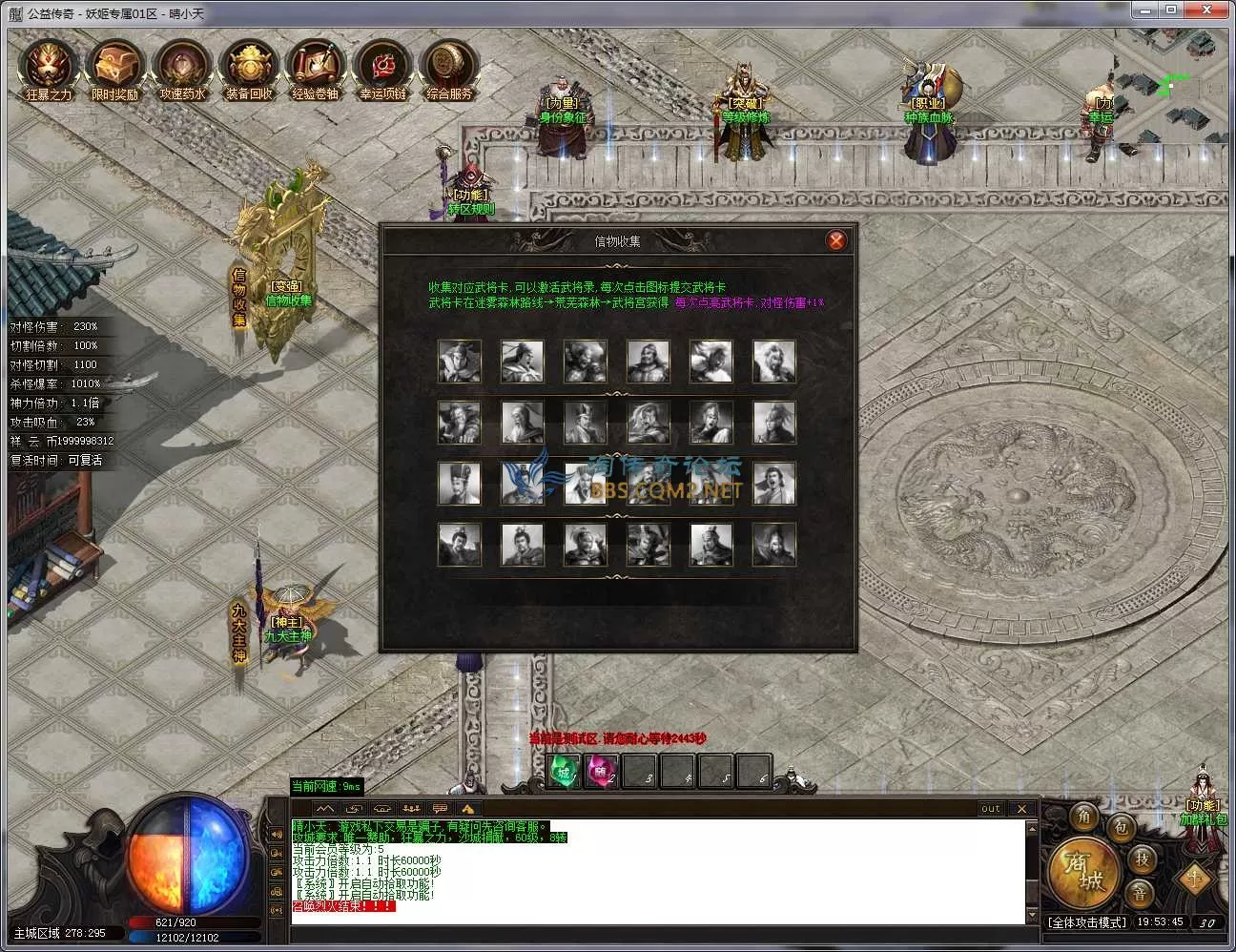Open the bag 包 button
The image size is (1236, 952).
coord(1121,827)
